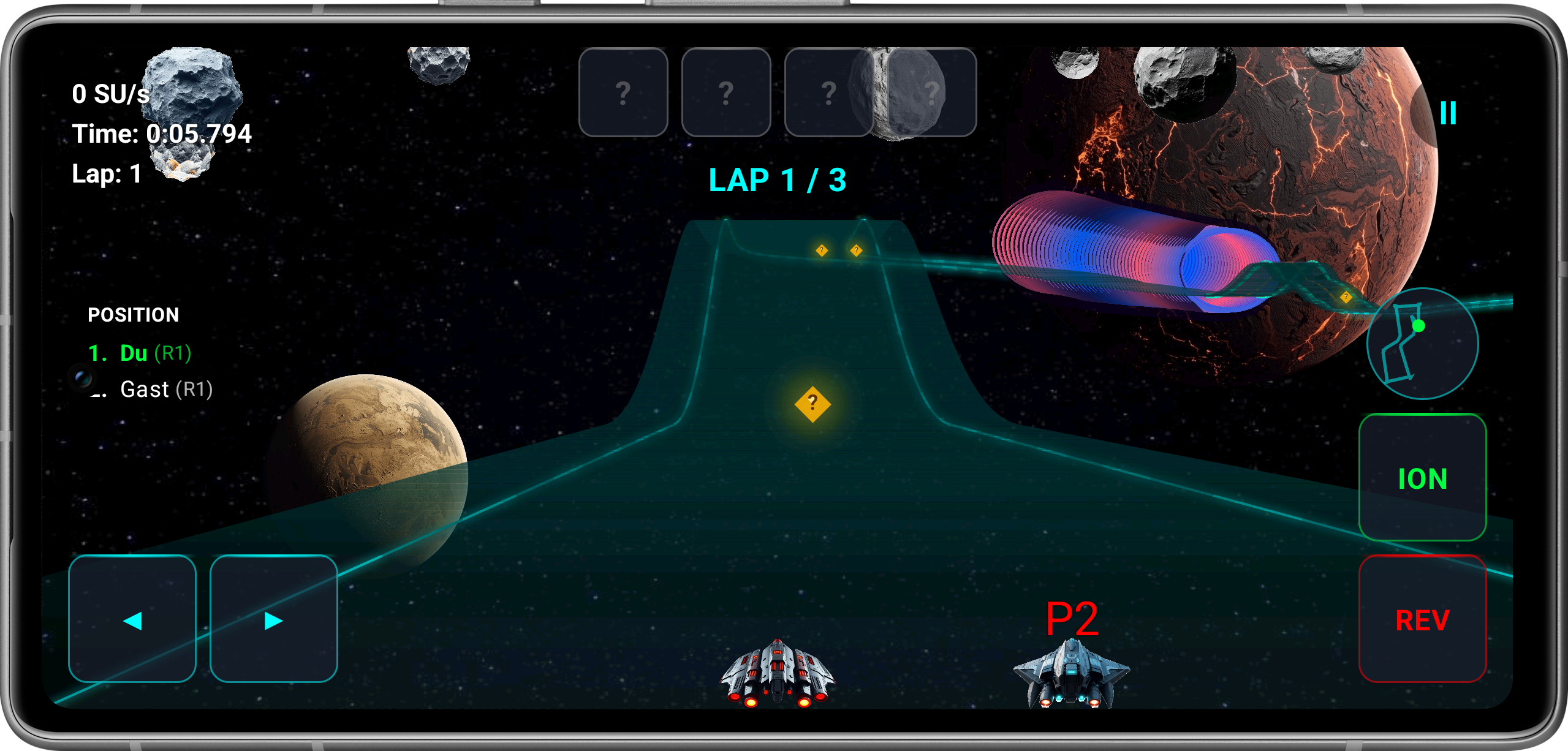Tap the third power-up slot
The image size is (1568, 751).
pyautogui.click(x=828, y=92)
